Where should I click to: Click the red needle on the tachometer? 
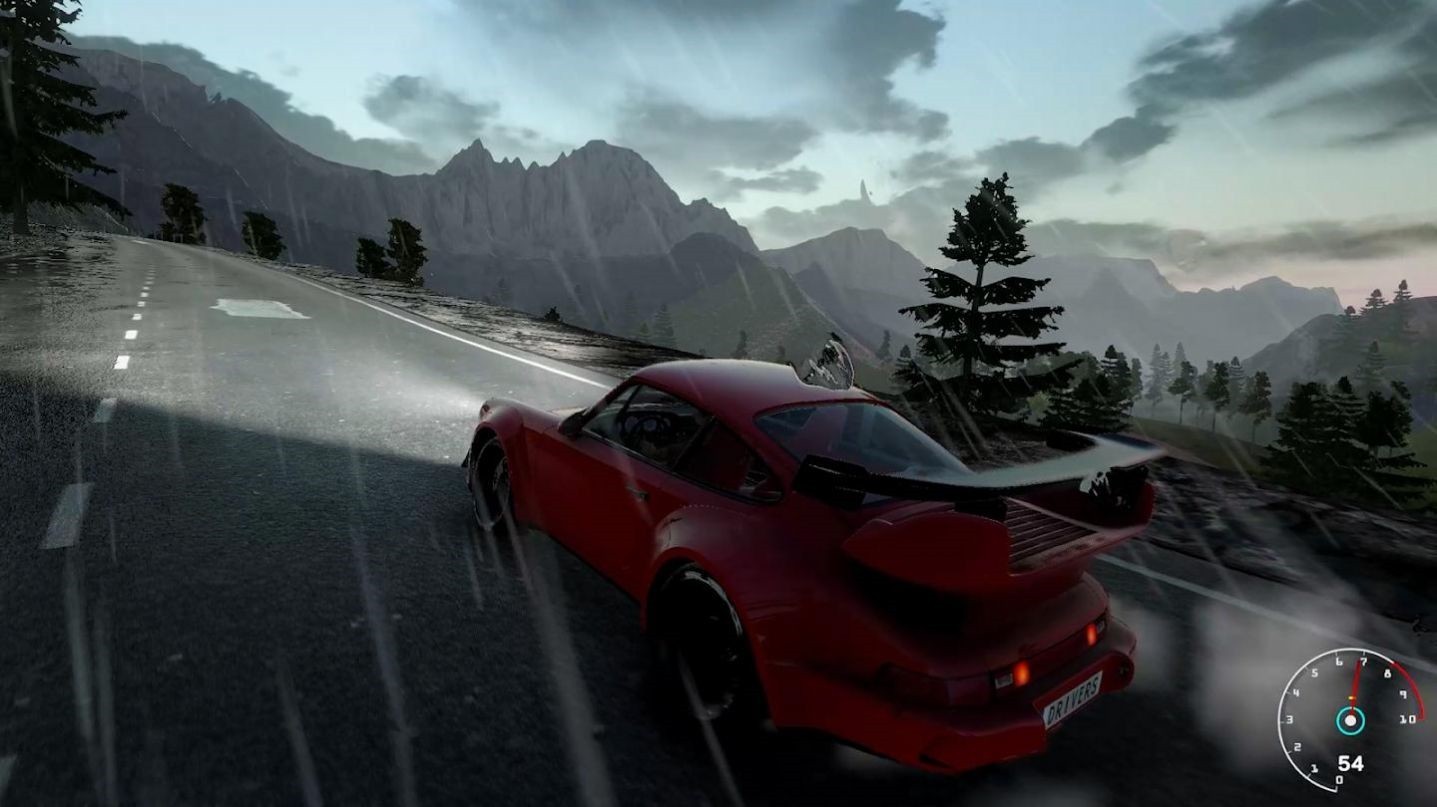point(1354,680)
